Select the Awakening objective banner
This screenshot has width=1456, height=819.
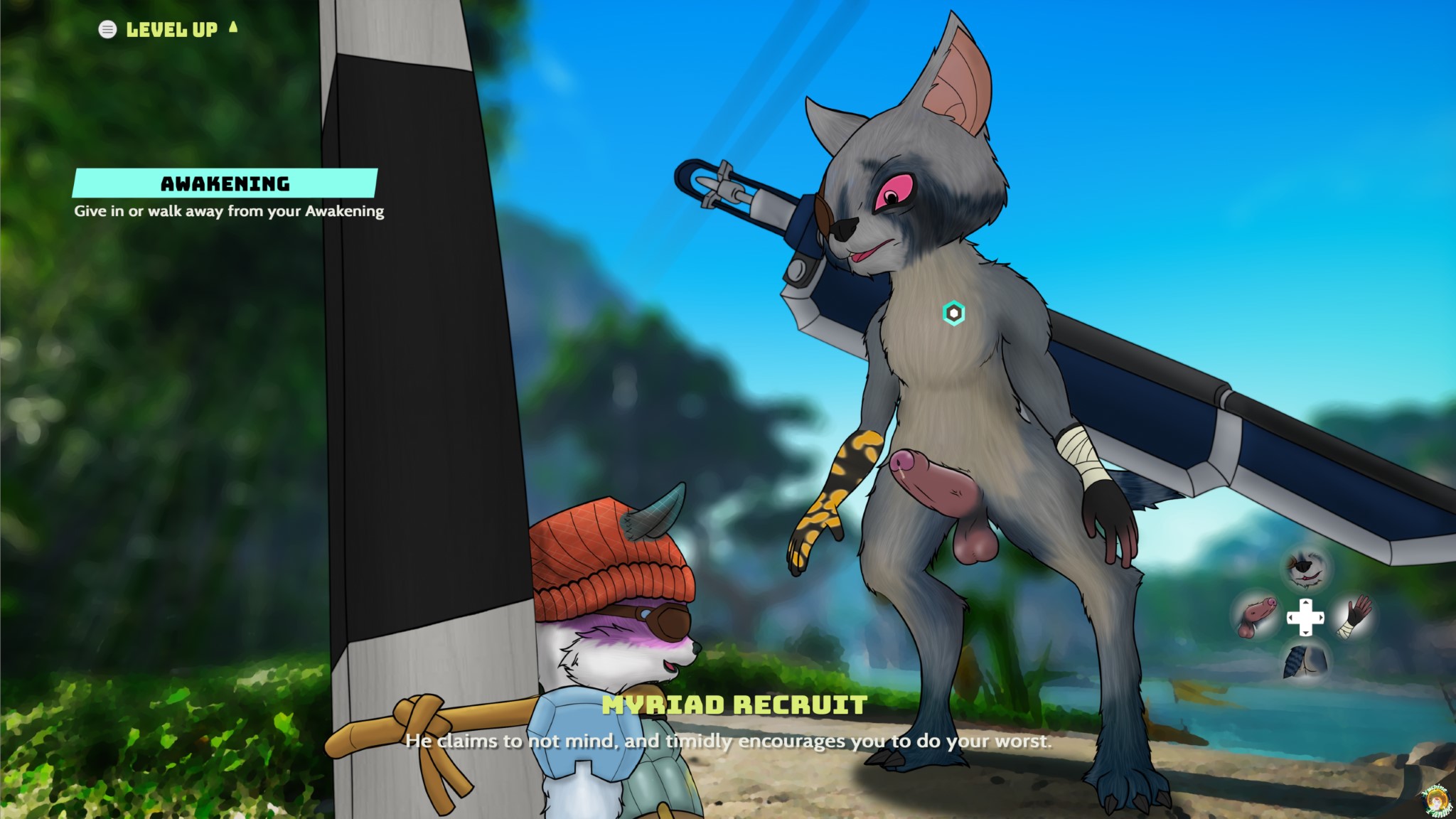pyautogui.click(x=225, y=183)
